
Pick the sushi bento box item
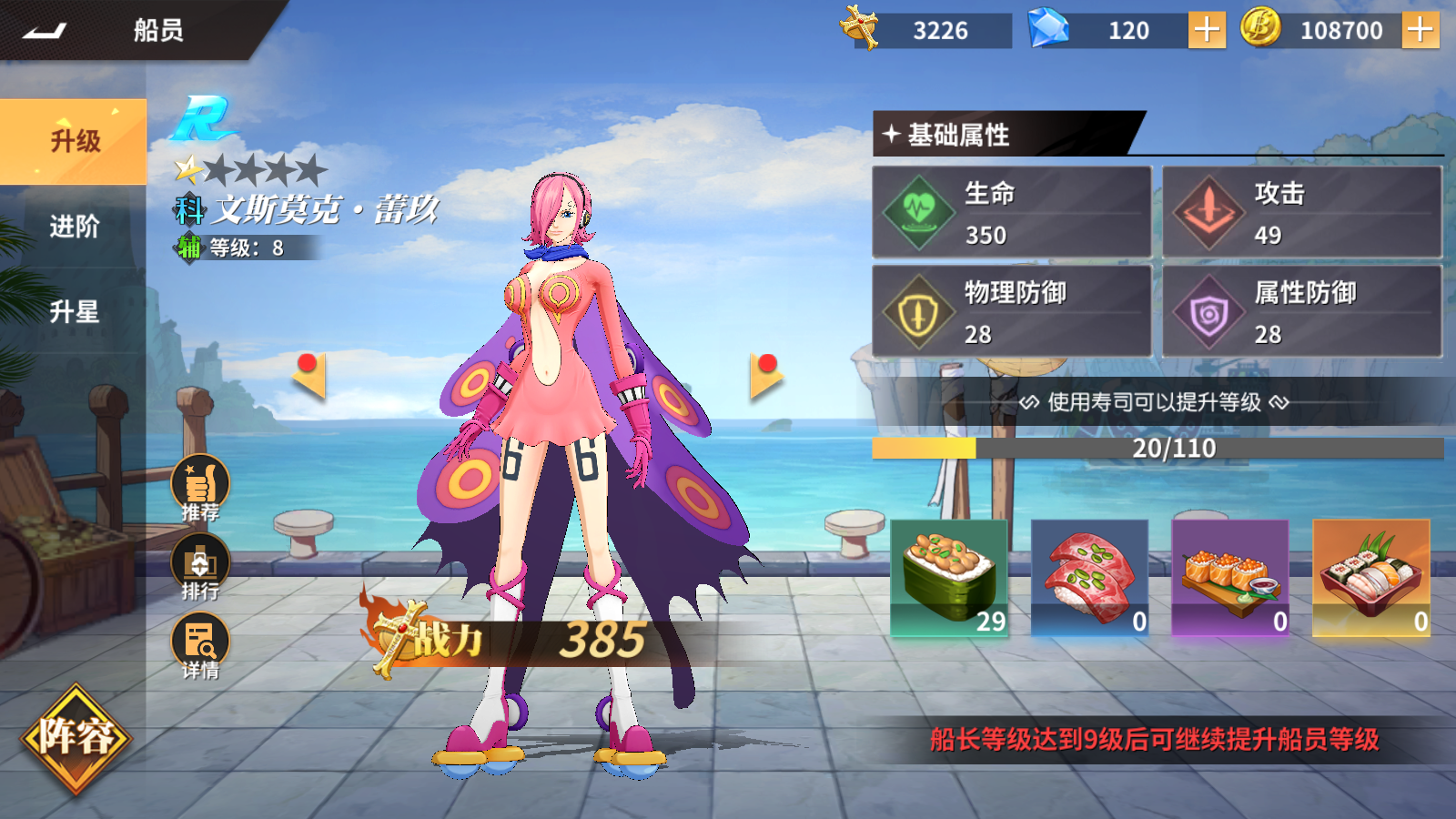click(x=1370, y=578)
